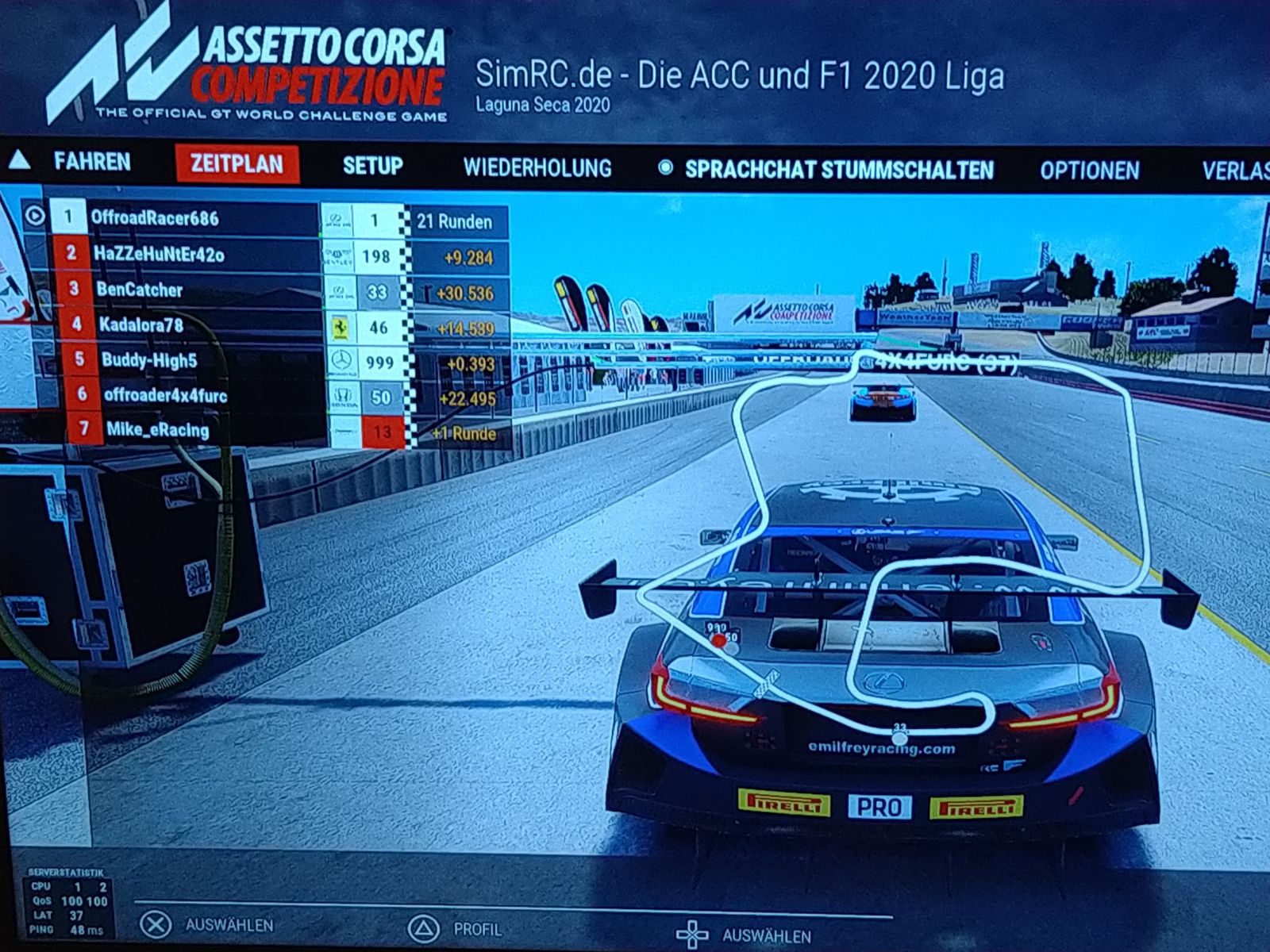
Task: Select OffroadRacer686 in the standings
Action: point(155,218)
